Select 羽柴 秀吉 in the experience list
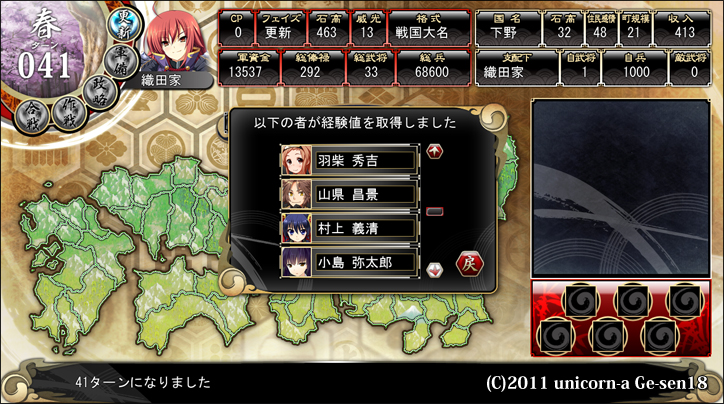The width and height of the screenshot is (724, 404). [x=348, y=159]
